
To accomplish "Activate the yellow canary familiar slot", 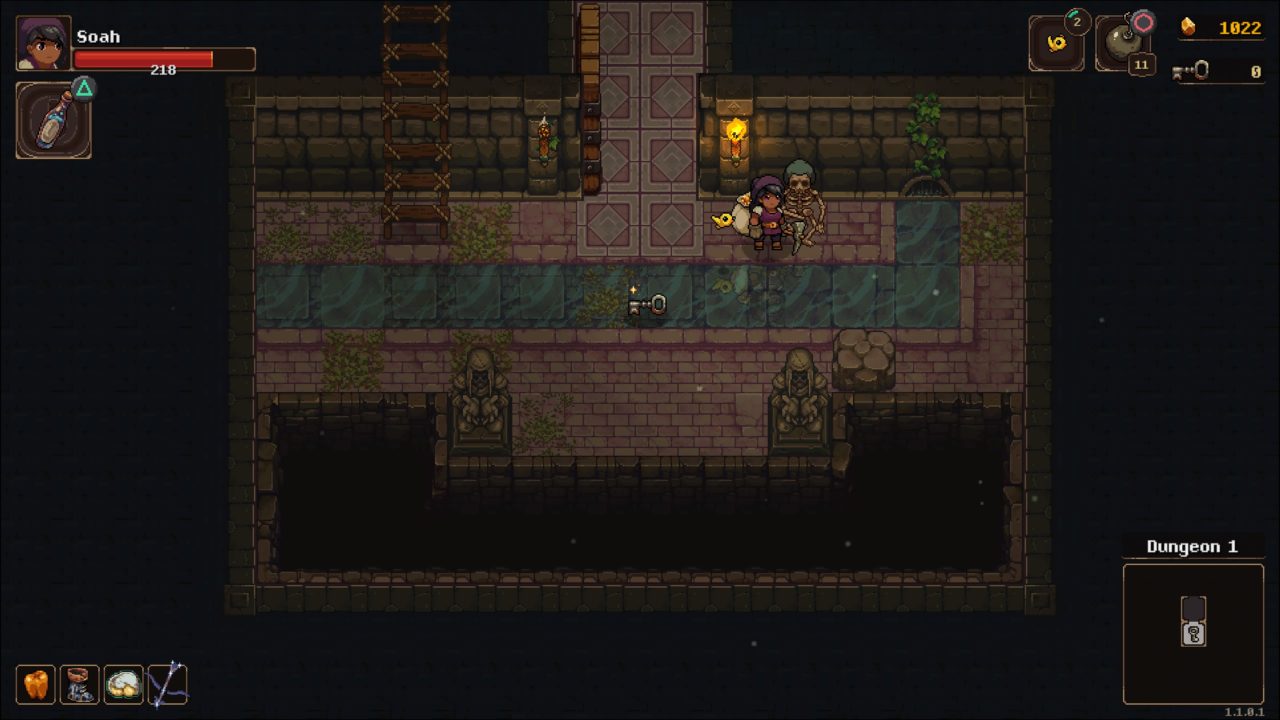I will [1055, 44].
